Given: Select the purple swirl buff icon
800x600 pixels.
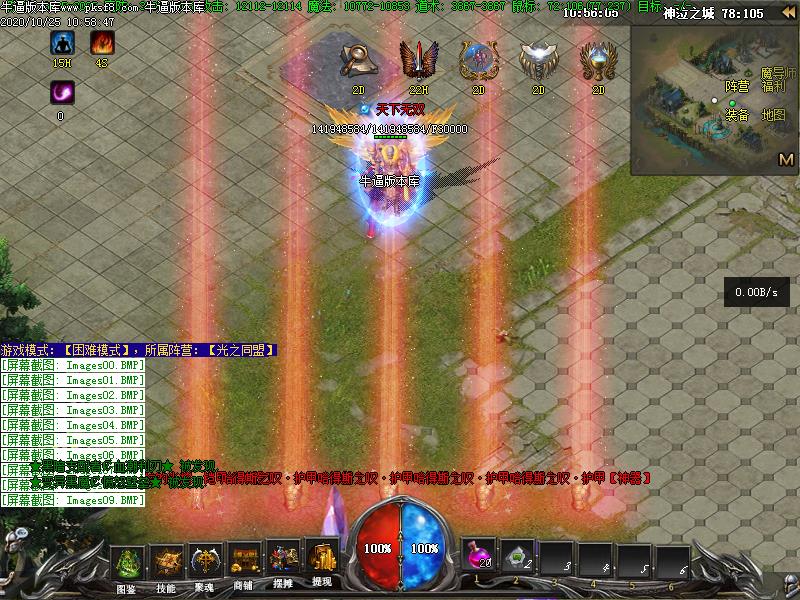Looking at the screenshot, I should [x=62, y=93].
